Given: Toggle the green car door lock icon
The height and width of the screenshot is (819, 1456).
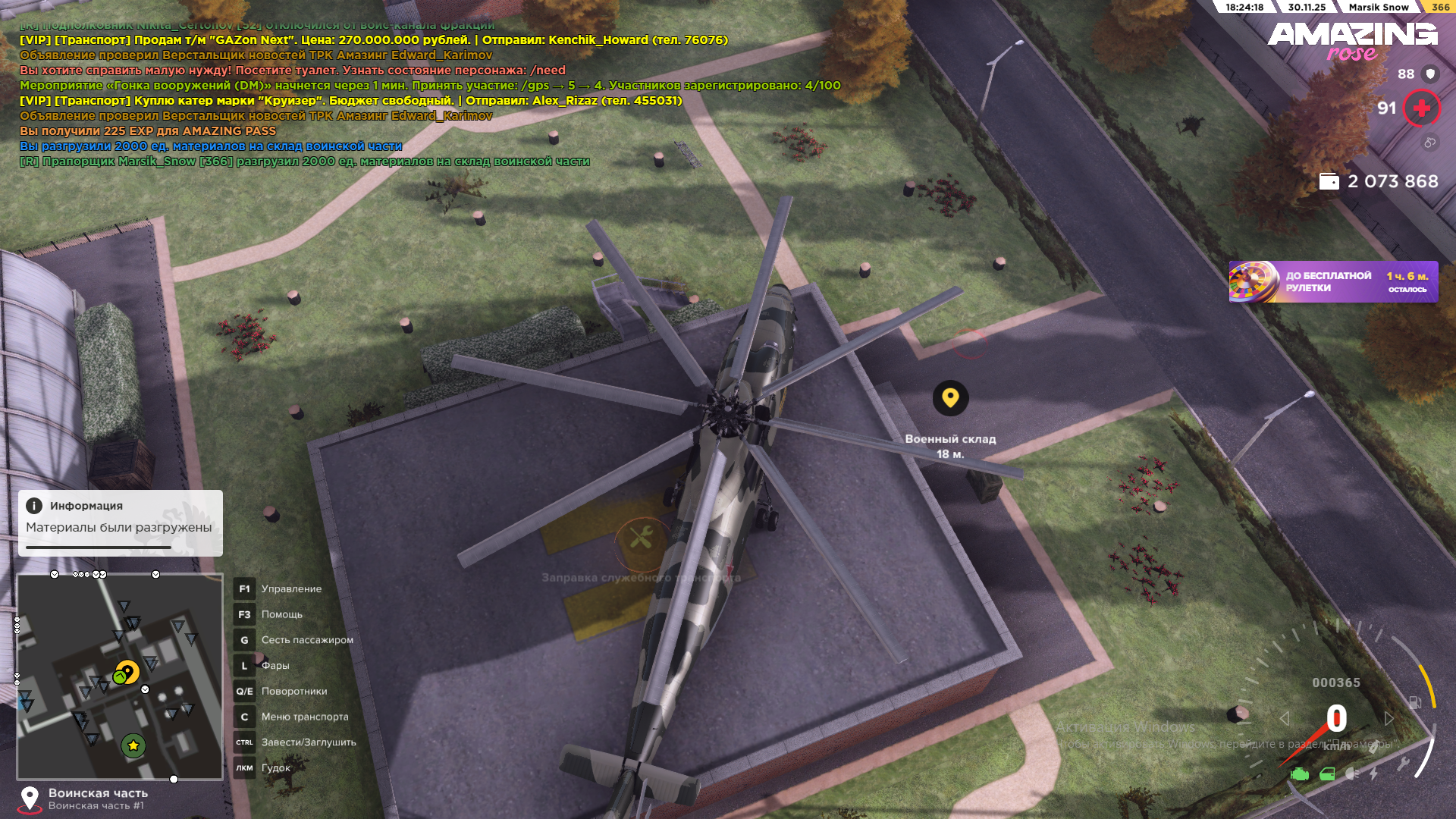Looking at the screenshot, I should (x=1327, y=774).
